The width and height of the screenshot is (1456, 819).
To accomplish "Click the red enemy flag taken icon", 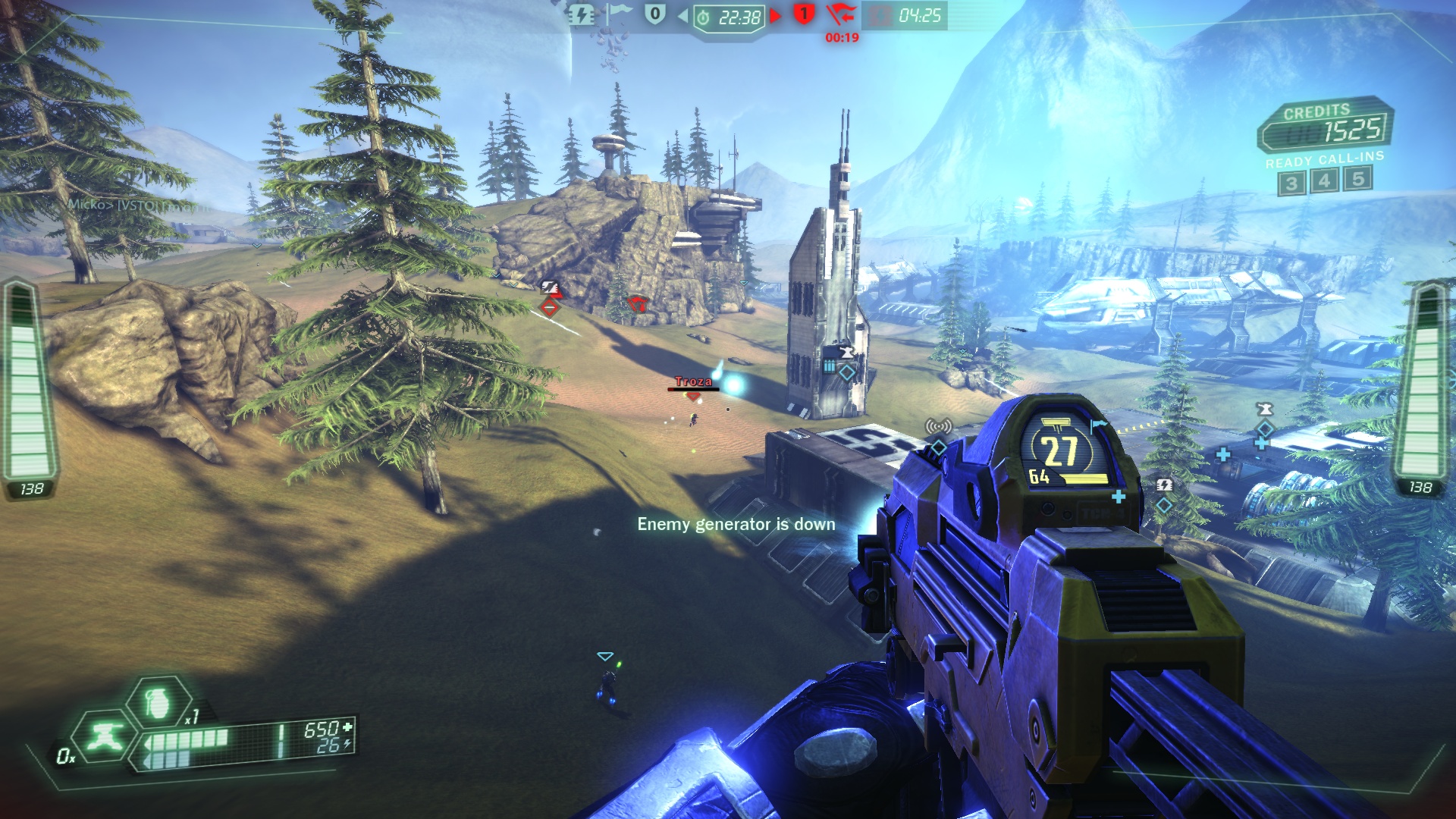I will 840,14.
